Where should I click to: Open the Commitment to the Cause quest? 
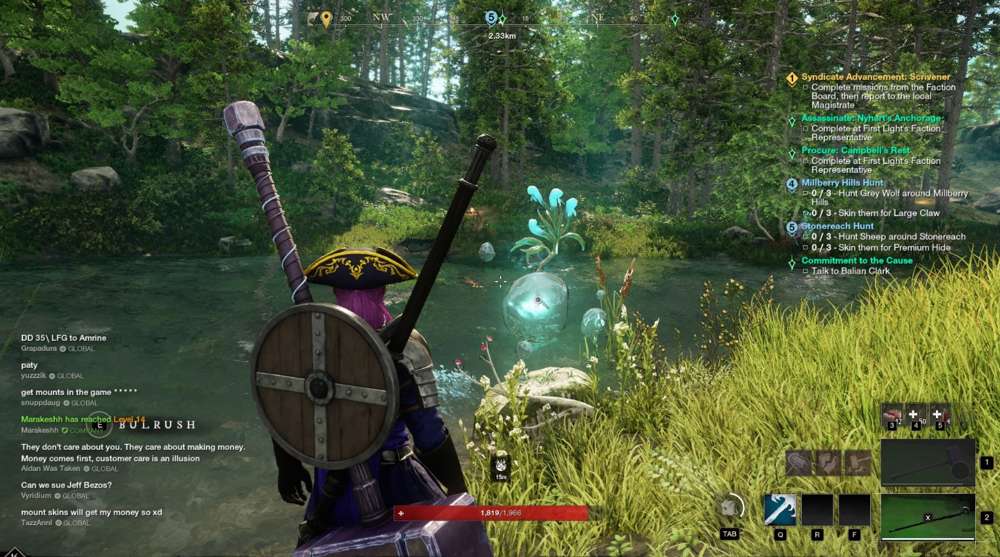[857, 260]
